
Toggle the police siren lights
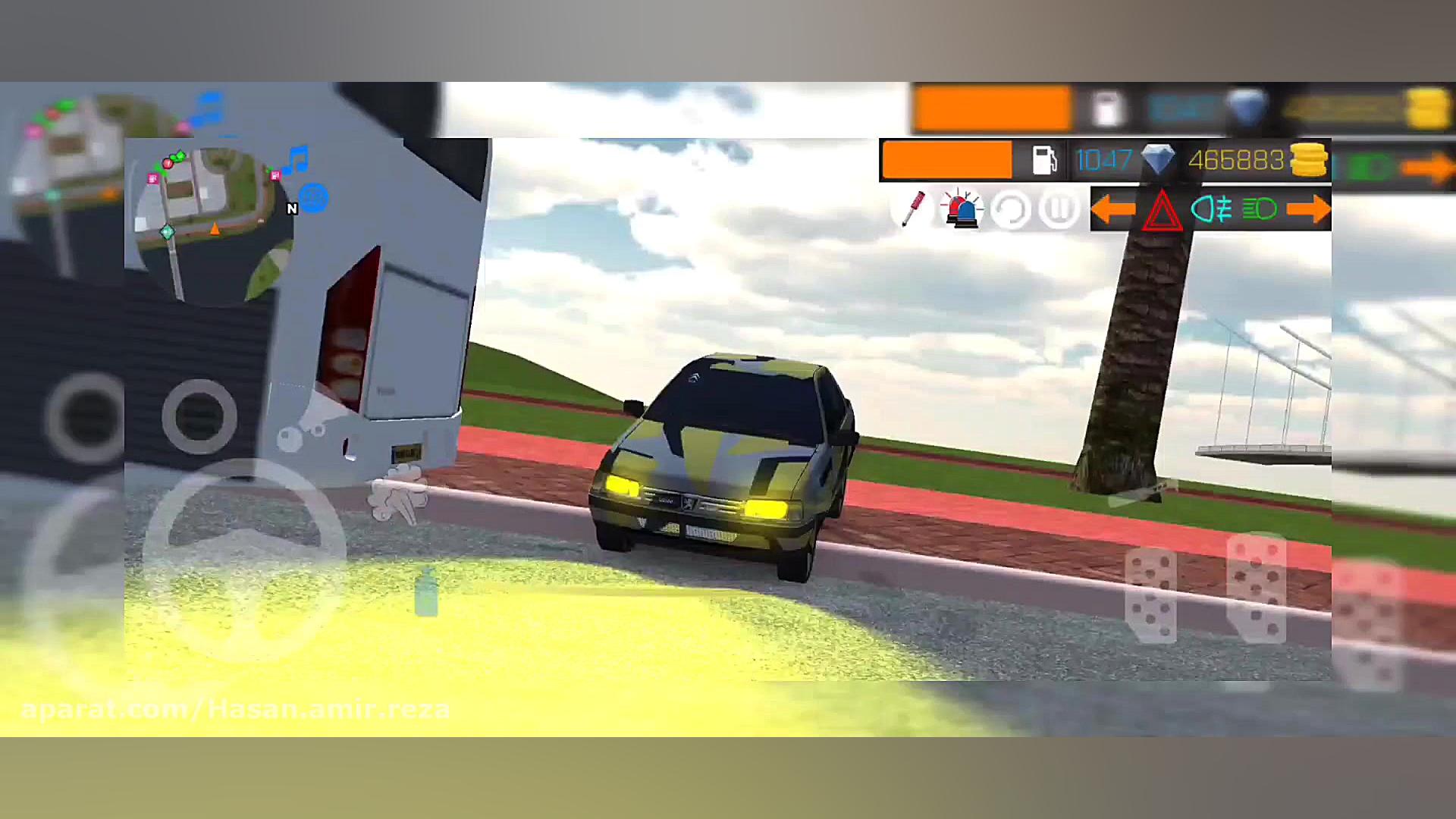[962, 209]
